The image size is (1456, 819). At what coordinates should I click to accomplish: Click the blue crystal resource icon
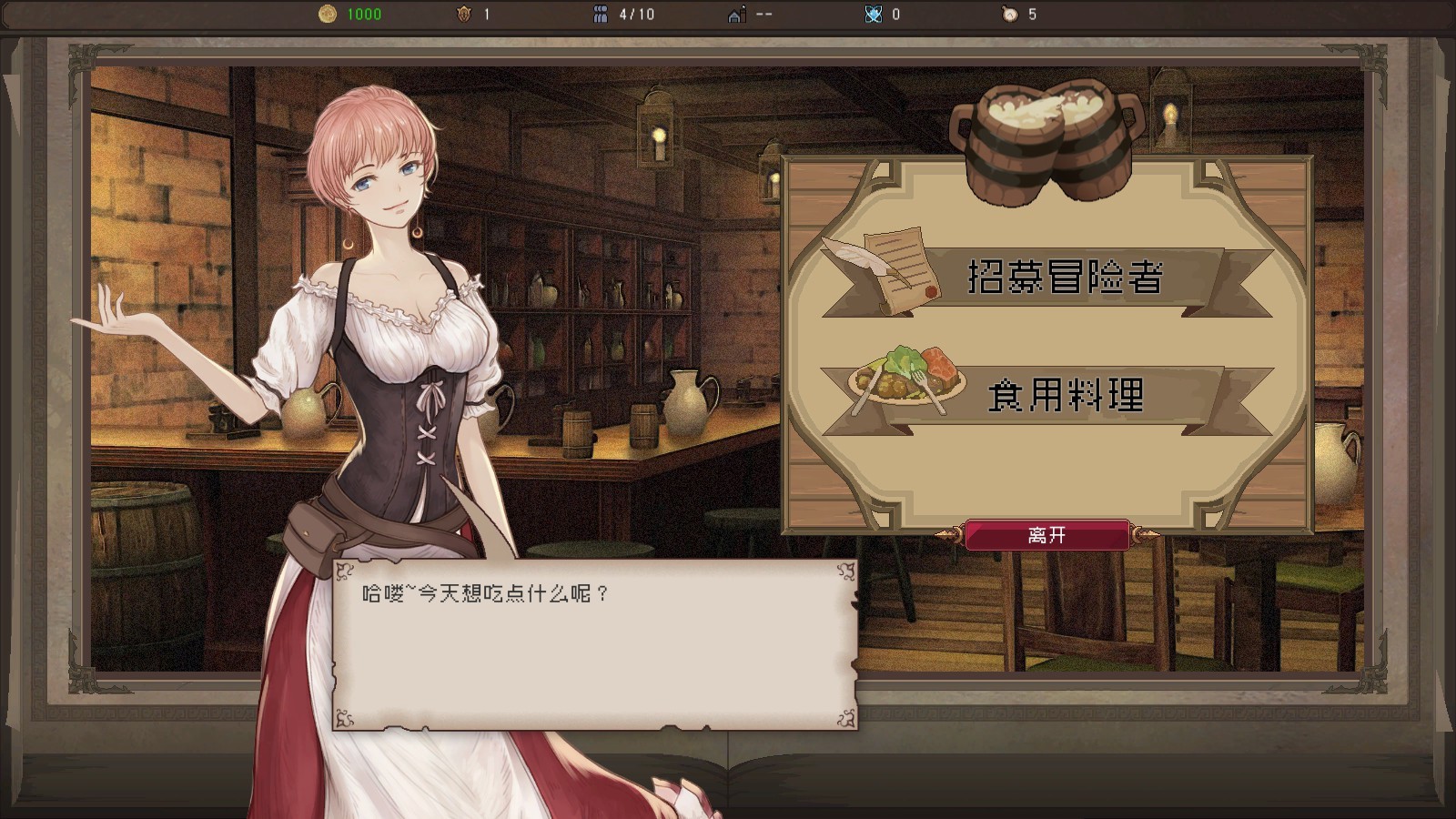(872, 14)
